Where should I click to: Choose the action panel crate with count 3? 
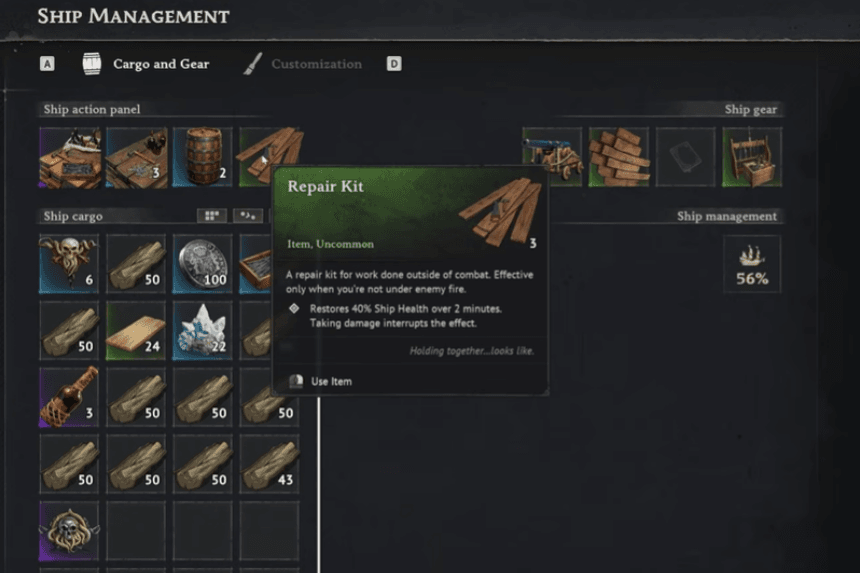[x=136, y=157]
